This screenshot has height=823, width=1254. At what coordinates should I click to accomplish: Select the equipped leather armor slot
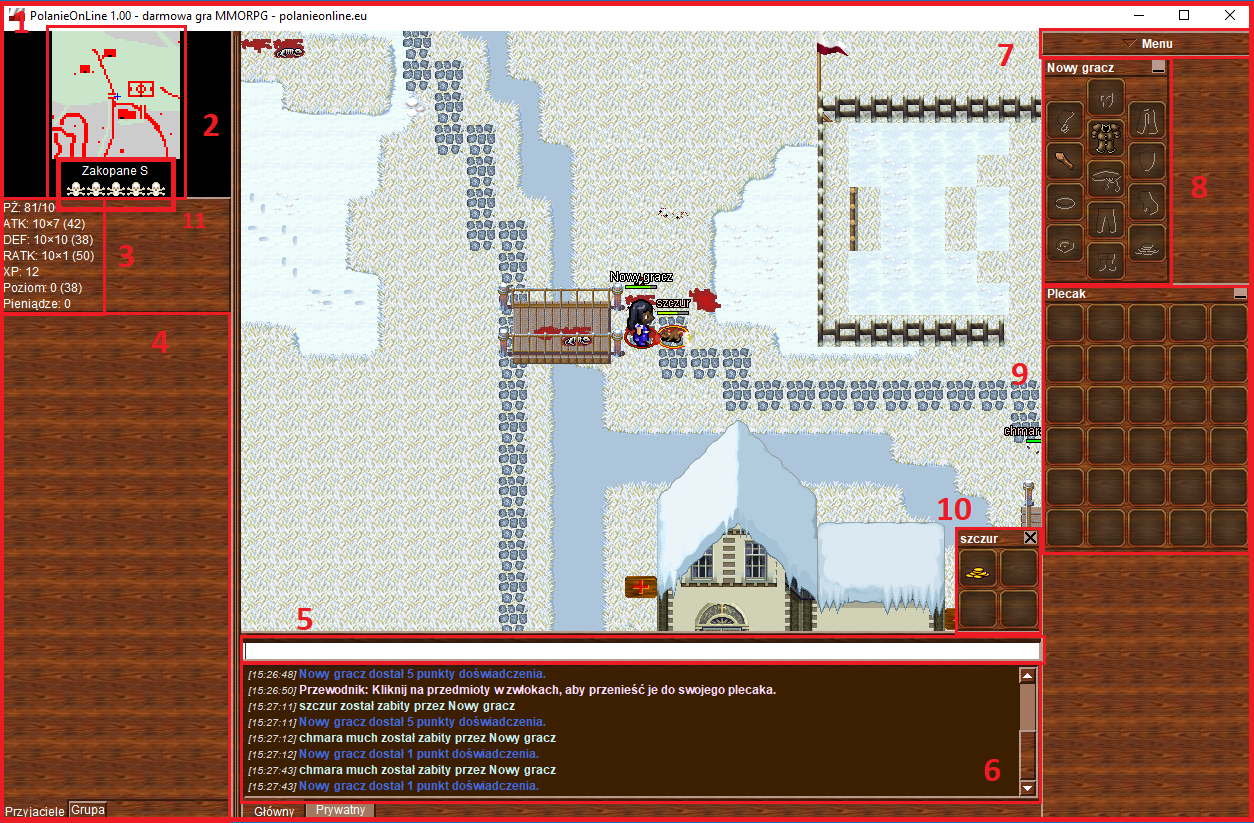(x=1105, y=135)
